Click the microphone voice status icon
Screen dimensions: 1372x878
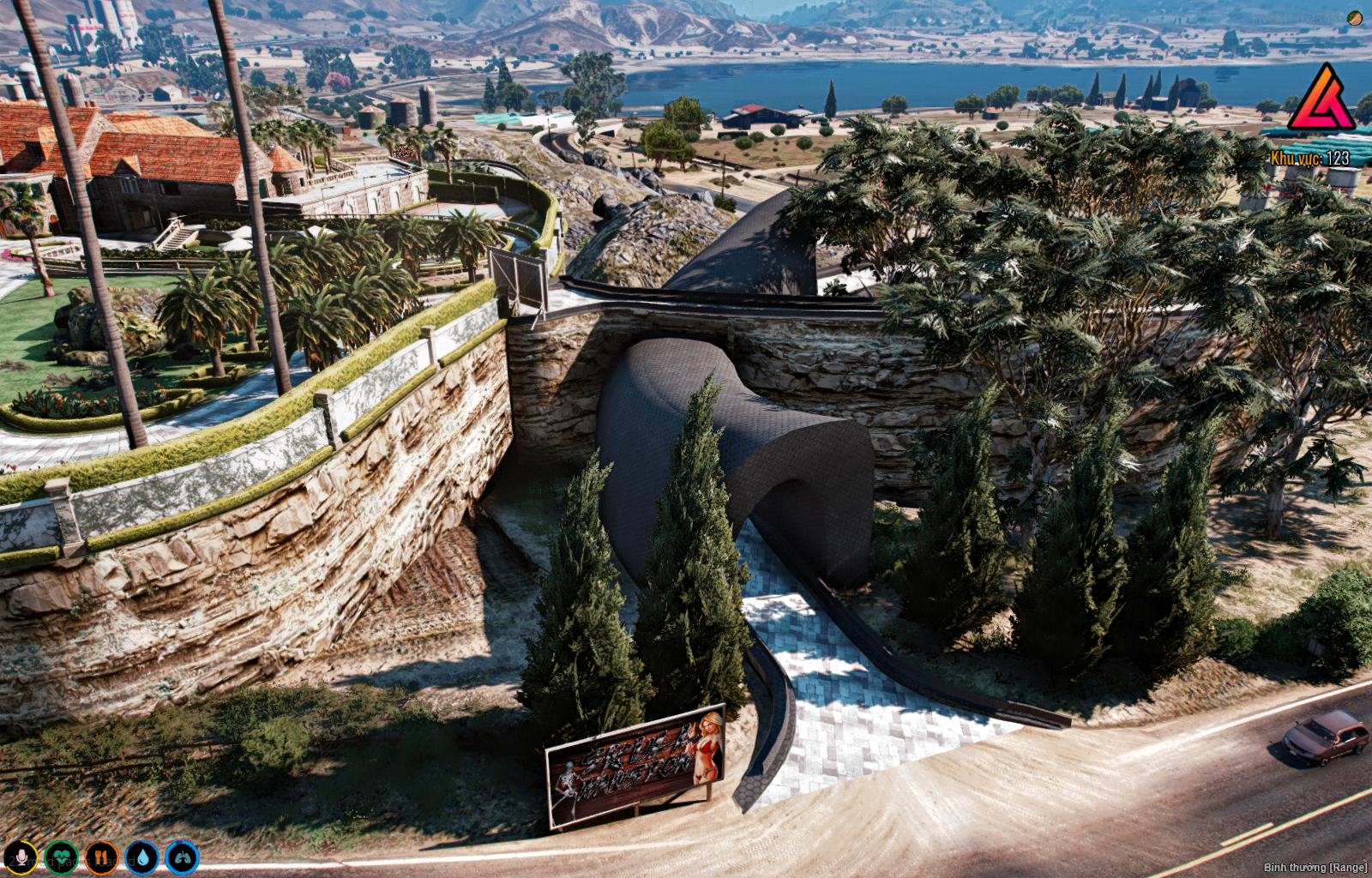[21, 857]
